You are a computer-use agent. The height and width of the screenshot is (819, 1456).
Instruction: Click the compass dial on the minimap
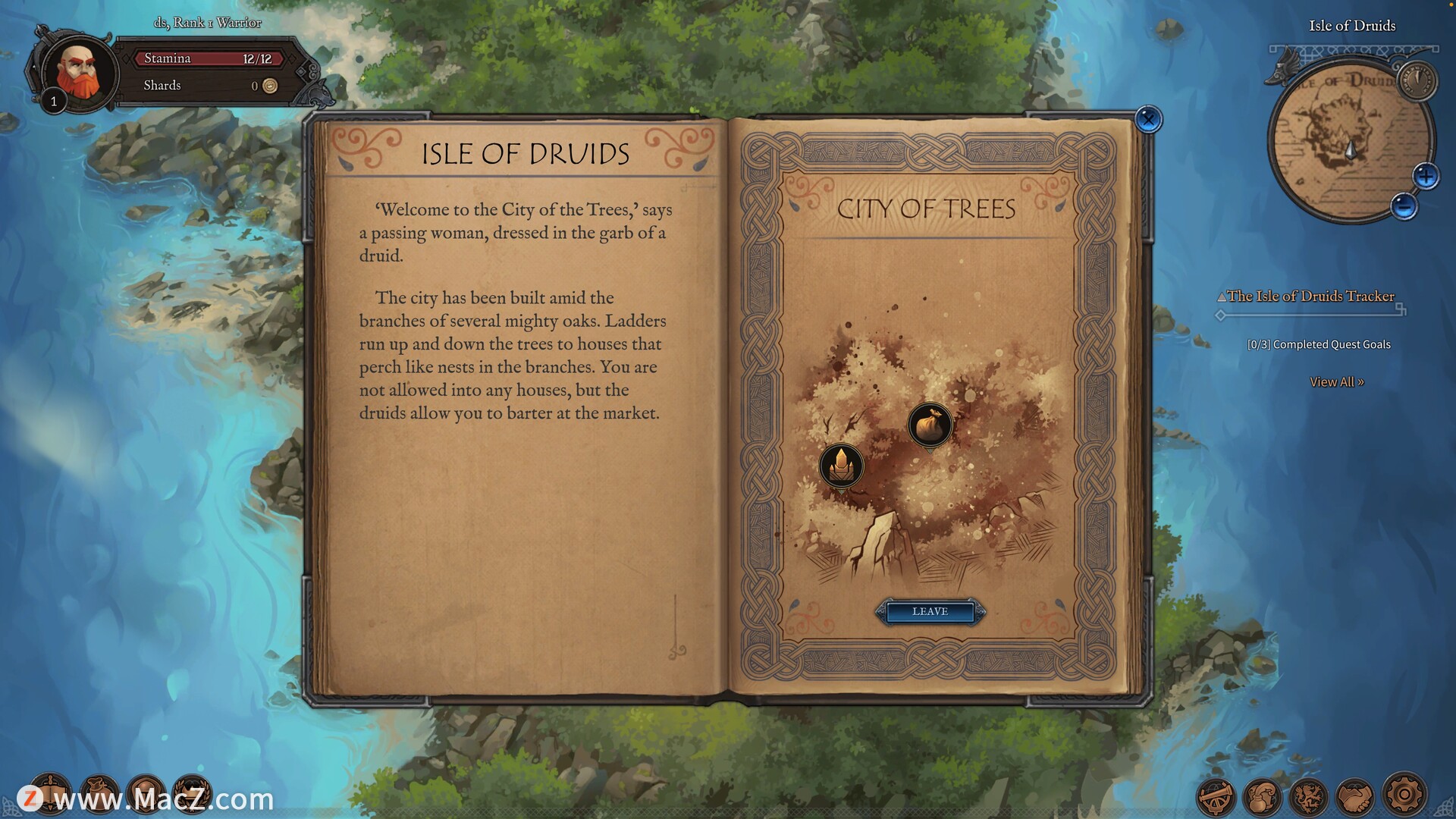(1417, 80)
